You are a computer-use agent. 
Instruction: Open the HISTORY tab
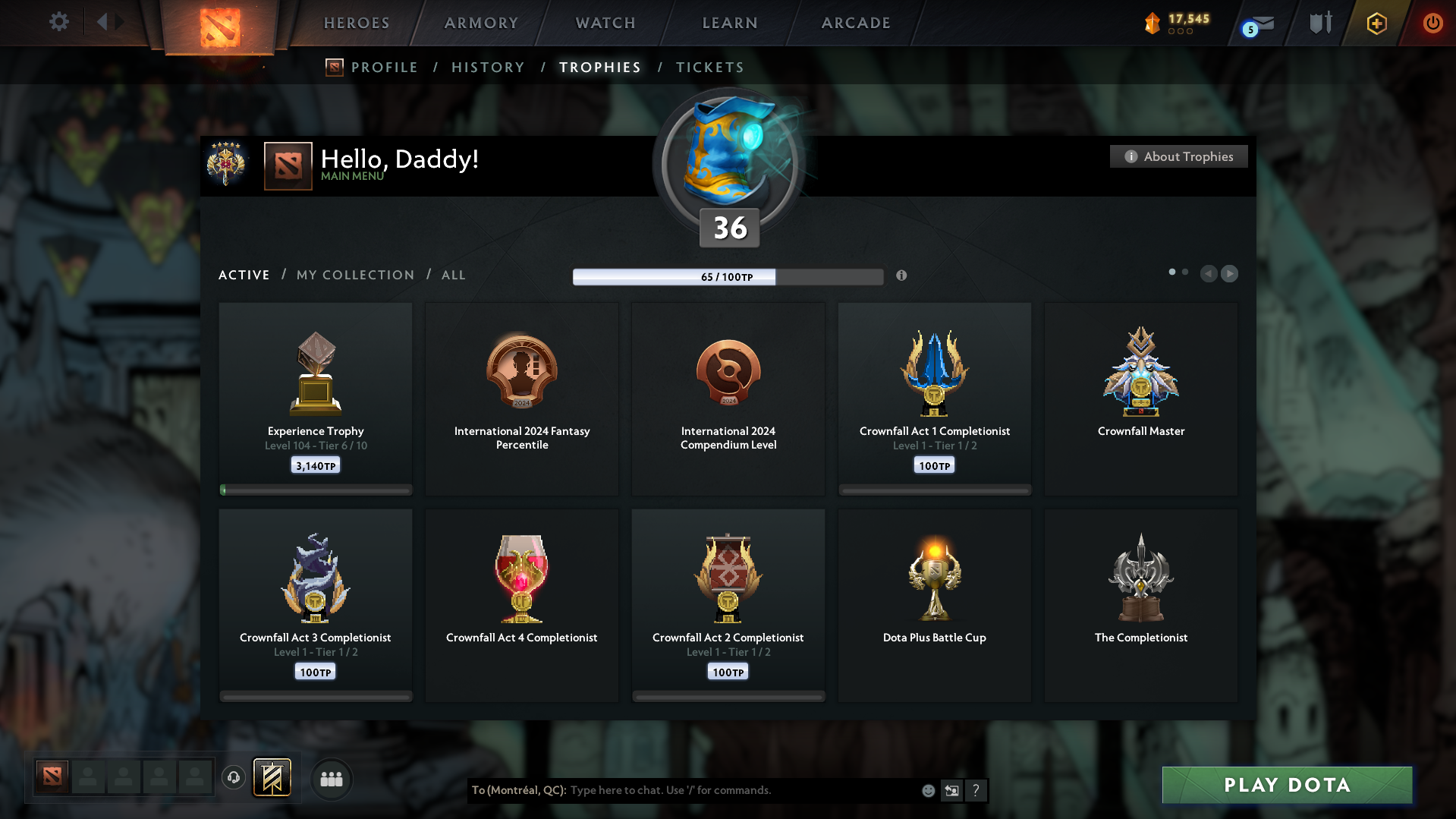click(487, 67)
